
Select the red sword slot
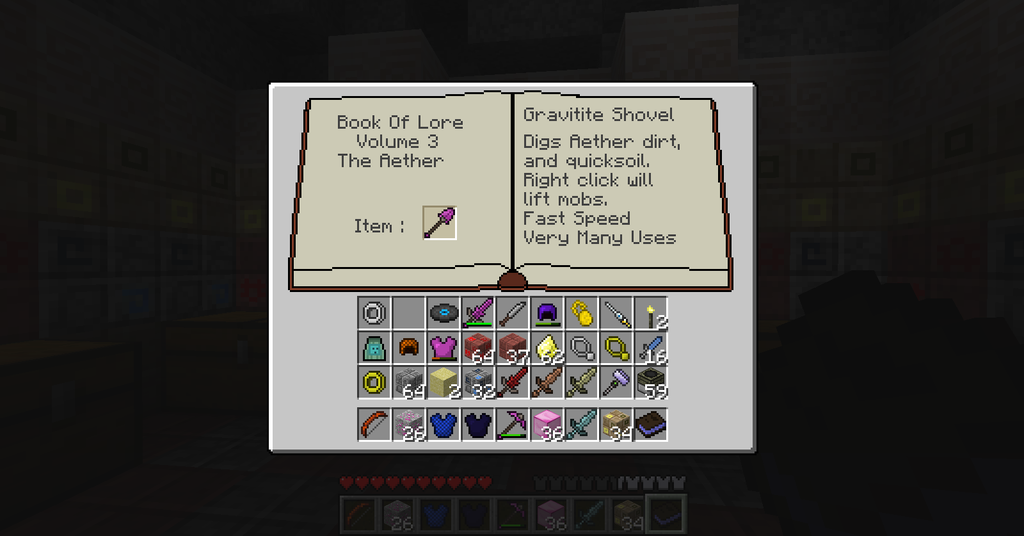(511, 382)
